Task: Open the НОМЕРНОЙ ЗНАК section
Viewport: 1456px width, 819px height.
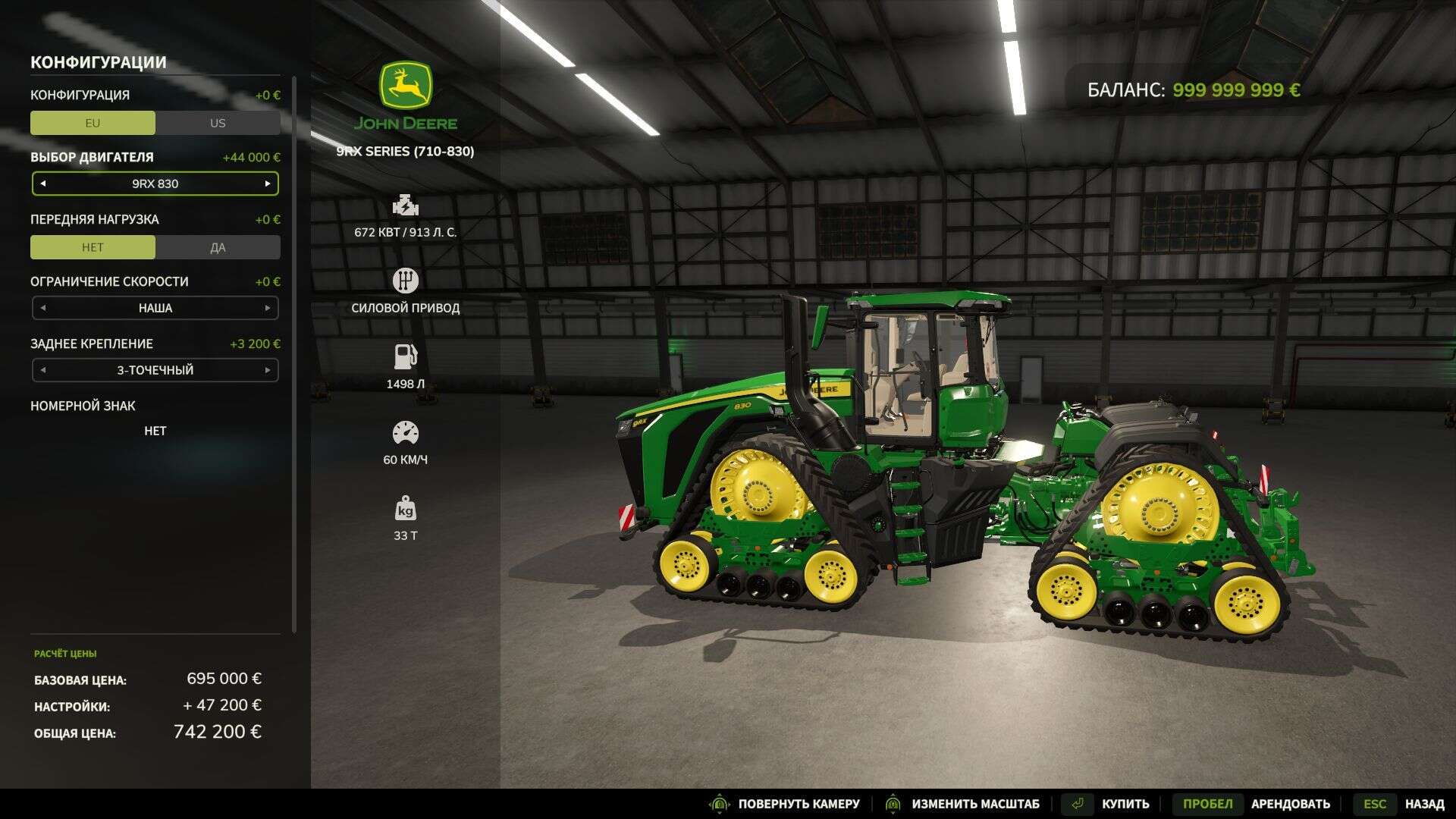Action: coord(80,406)
